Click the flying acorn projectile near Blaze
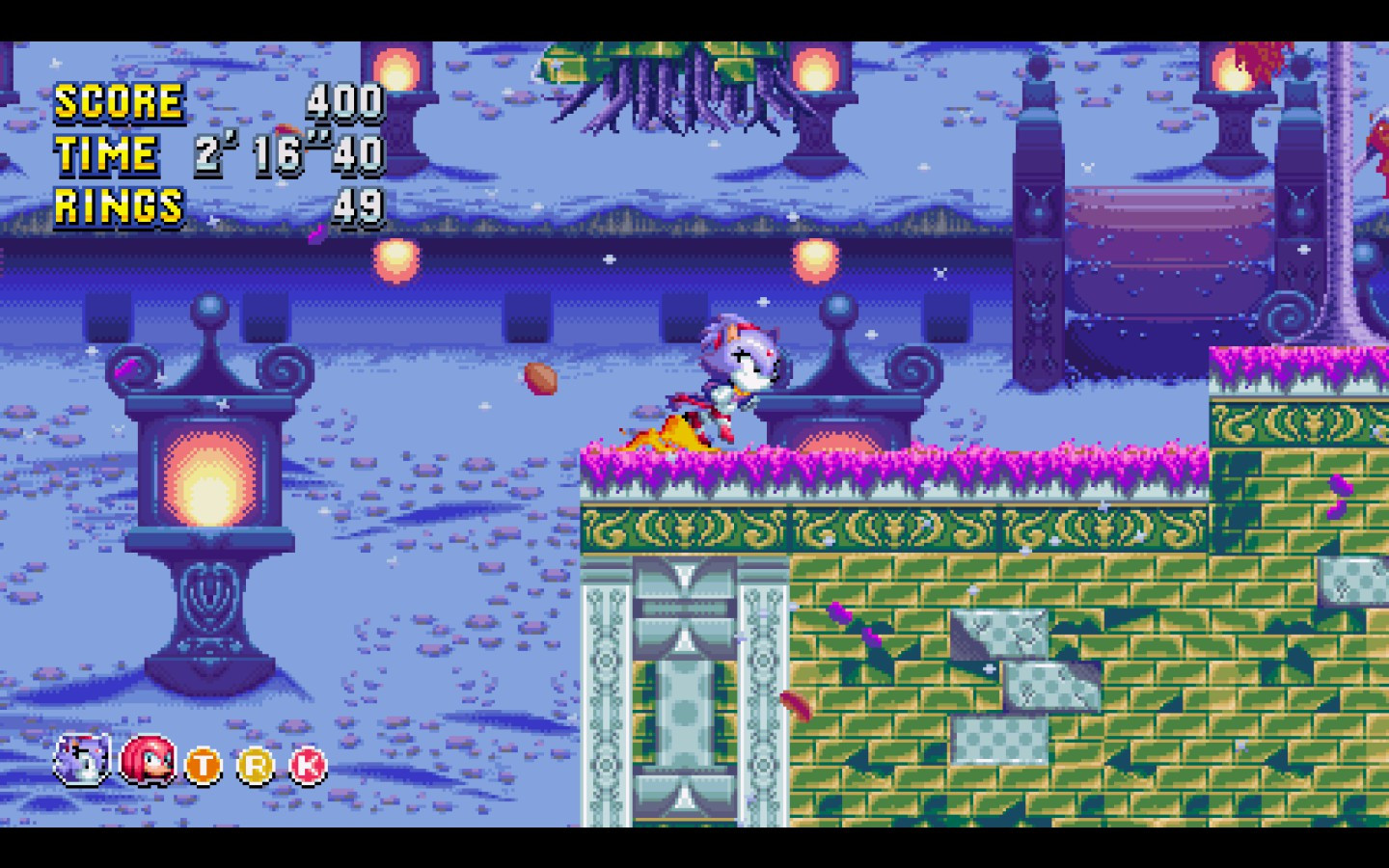The image size is (1389, 868). [x=541, y=378]
